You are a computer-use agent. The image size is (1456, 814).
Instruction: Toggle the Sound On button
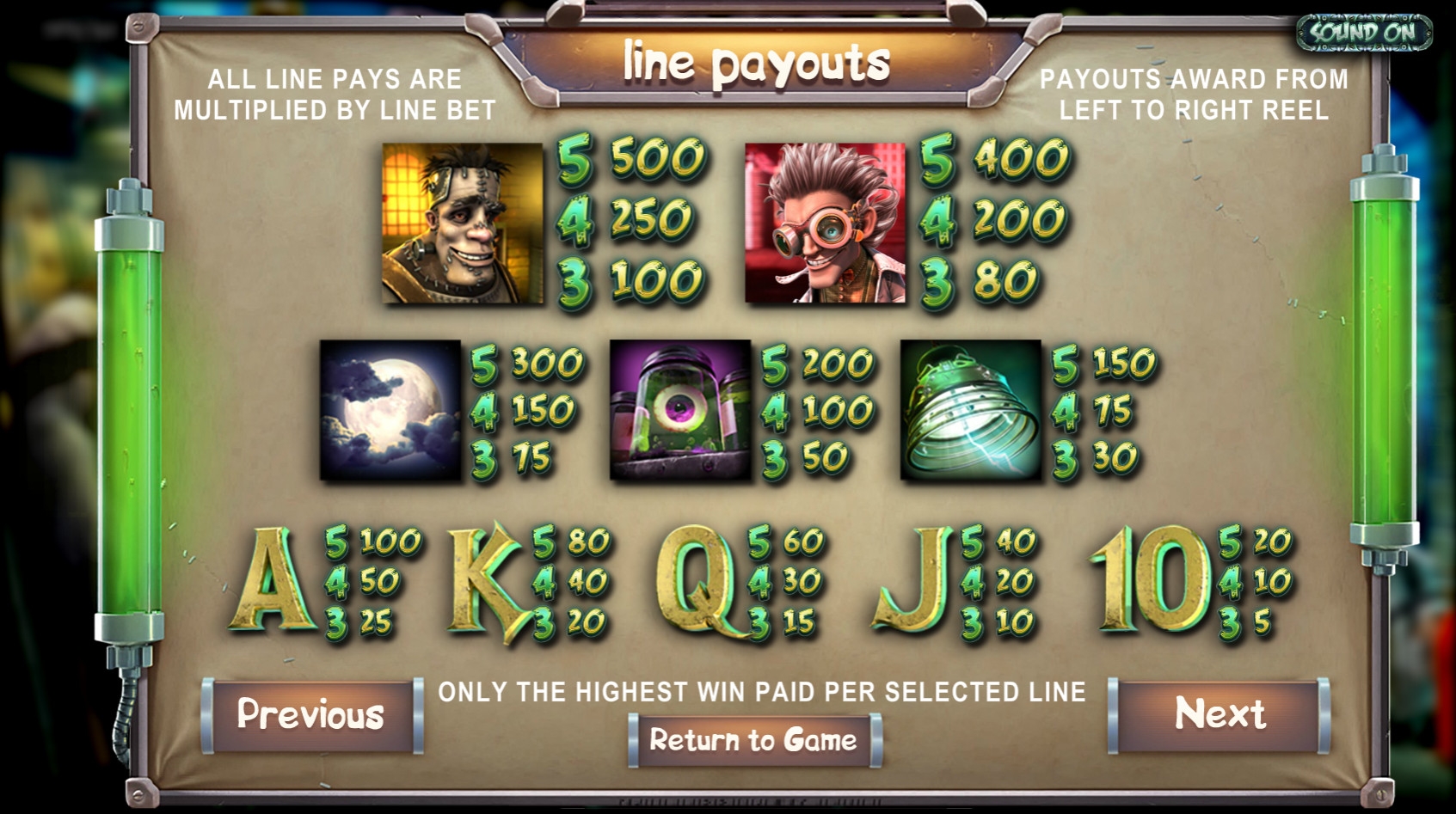1363,33
